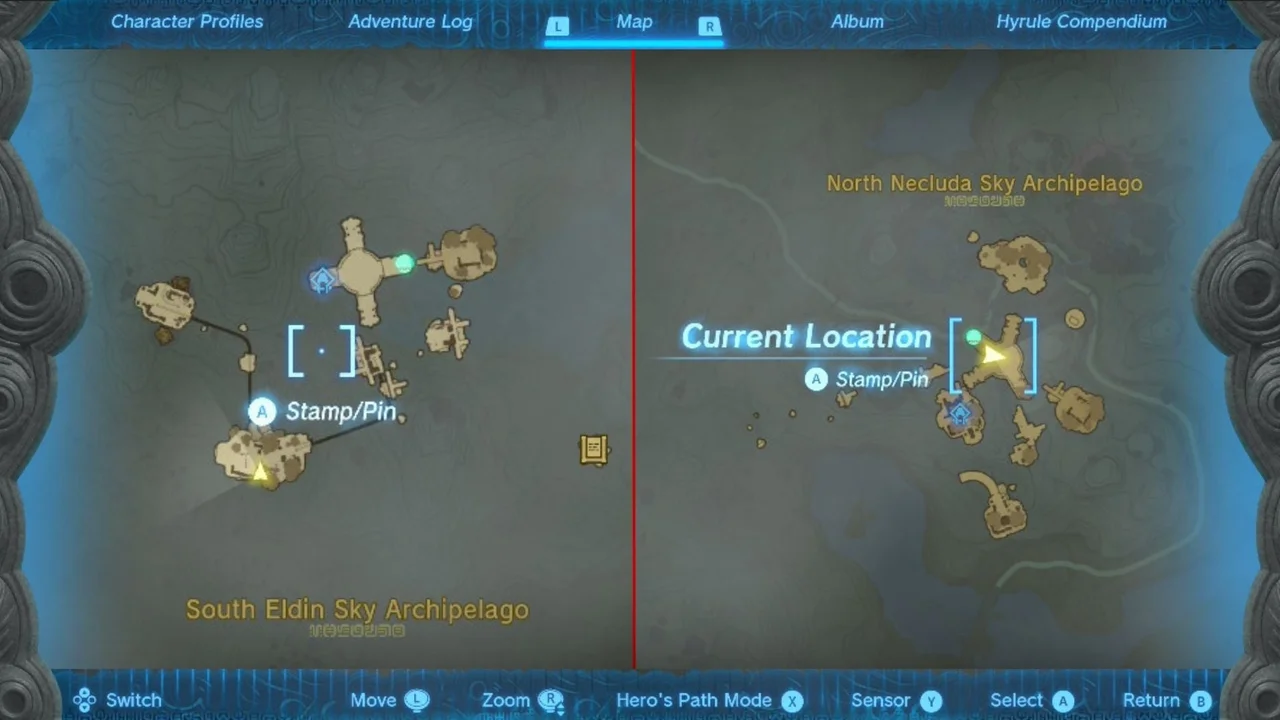Click the D-pad Switch icon in bottom bar

point(84,700)
